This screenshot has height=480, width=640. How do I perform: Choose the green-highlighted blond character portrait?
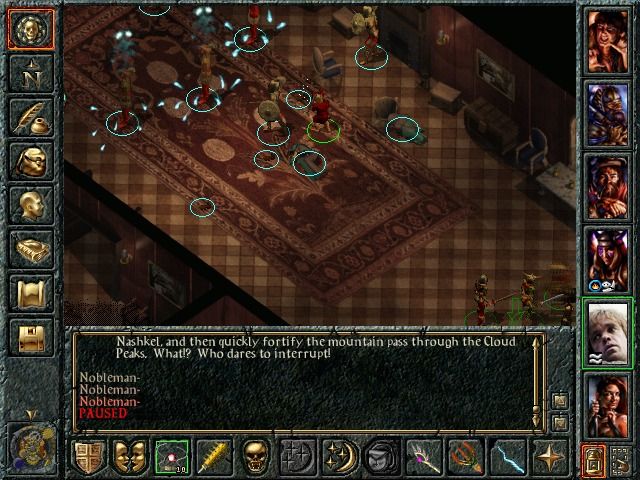coord(607,332)
